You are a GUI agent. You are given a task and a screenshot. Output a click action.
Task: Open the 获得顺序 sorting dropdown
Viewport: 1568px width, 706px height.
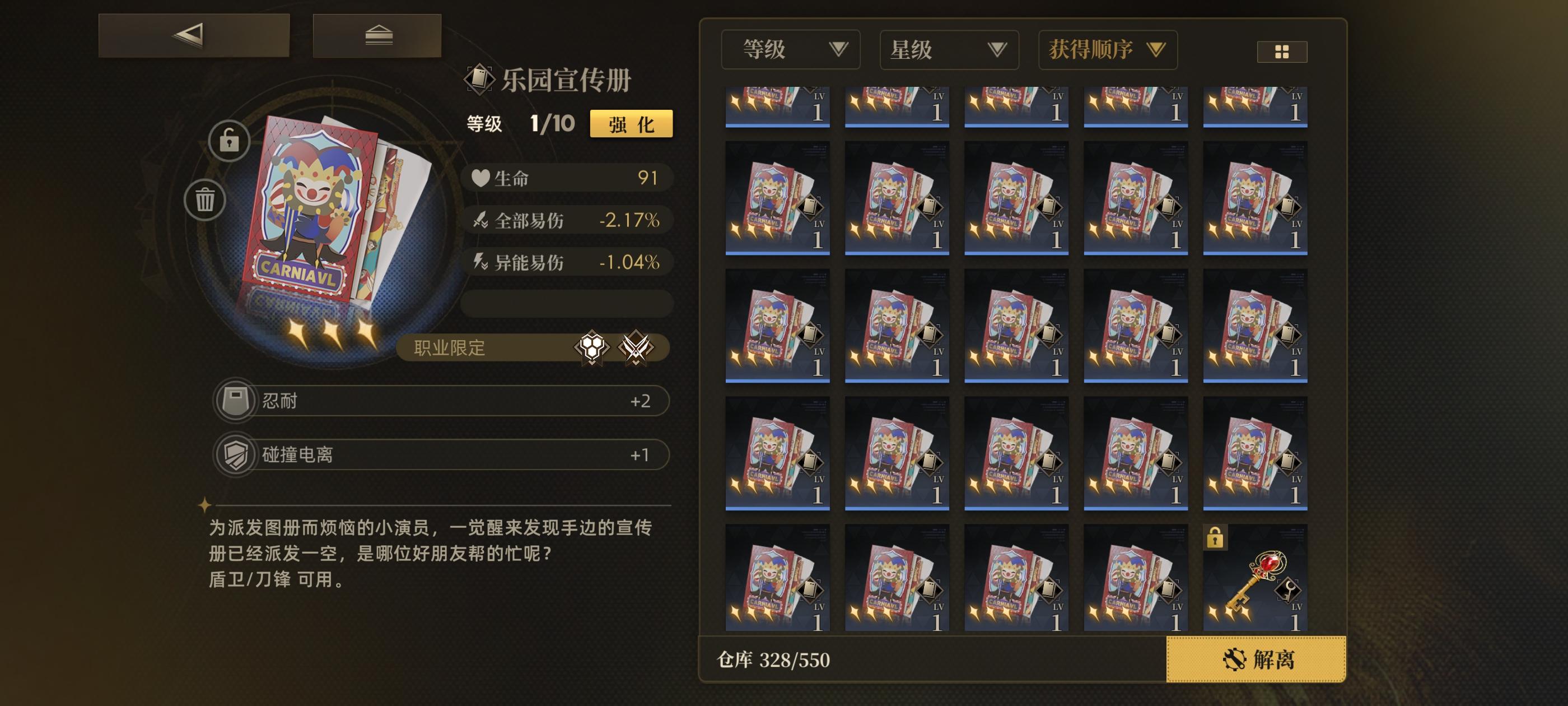(x=1107, y=50)
